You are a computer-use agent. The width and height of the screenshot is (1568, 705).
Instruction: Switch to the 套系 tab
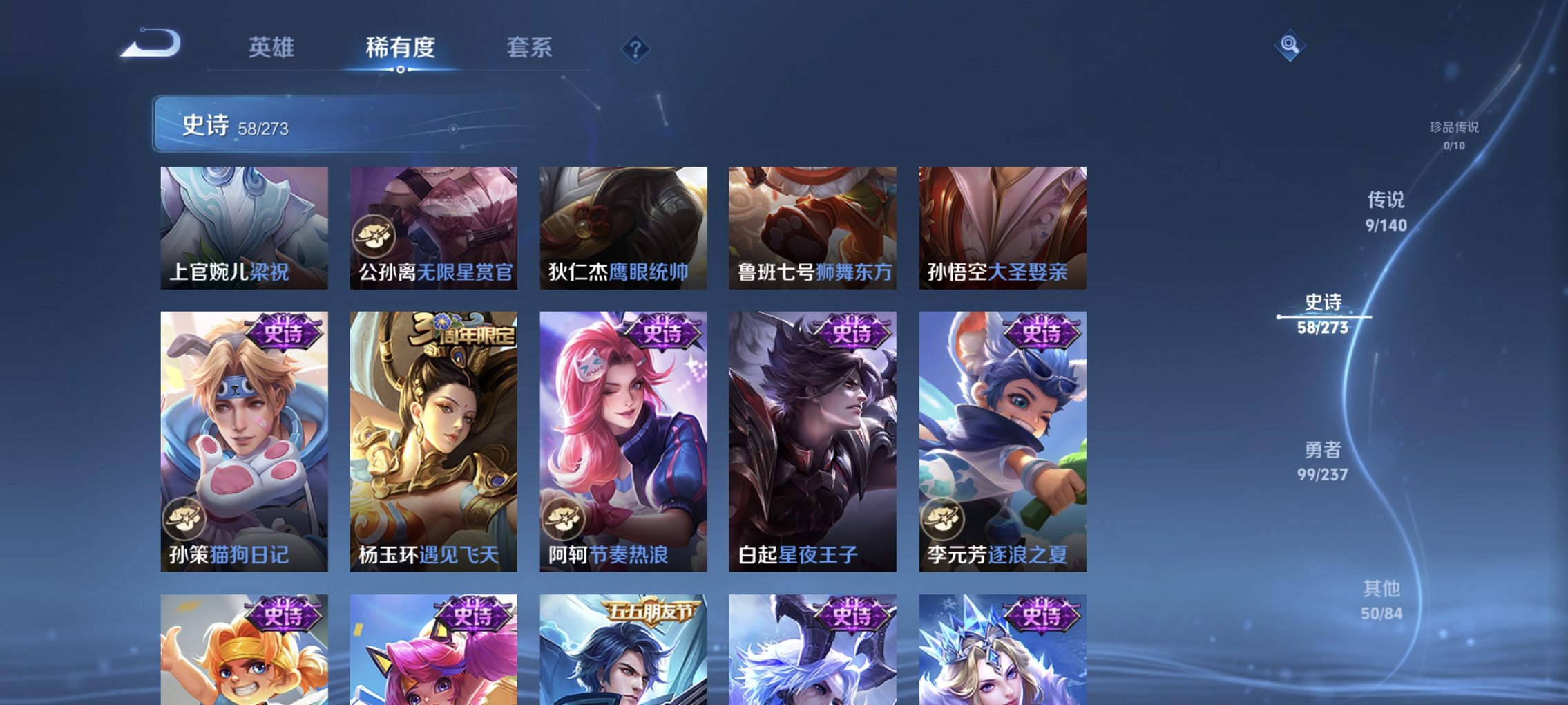[529, 48]
